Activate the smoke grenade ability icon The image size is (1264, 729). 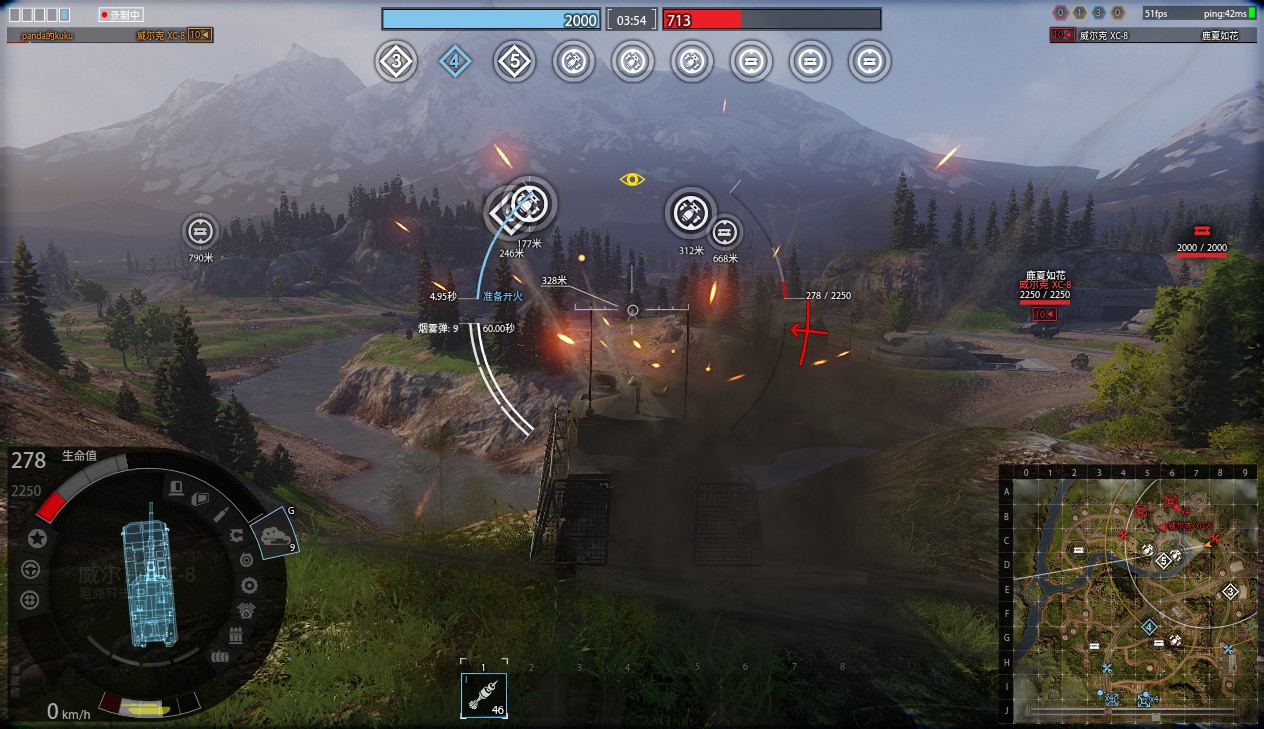[x=272, y=536]
